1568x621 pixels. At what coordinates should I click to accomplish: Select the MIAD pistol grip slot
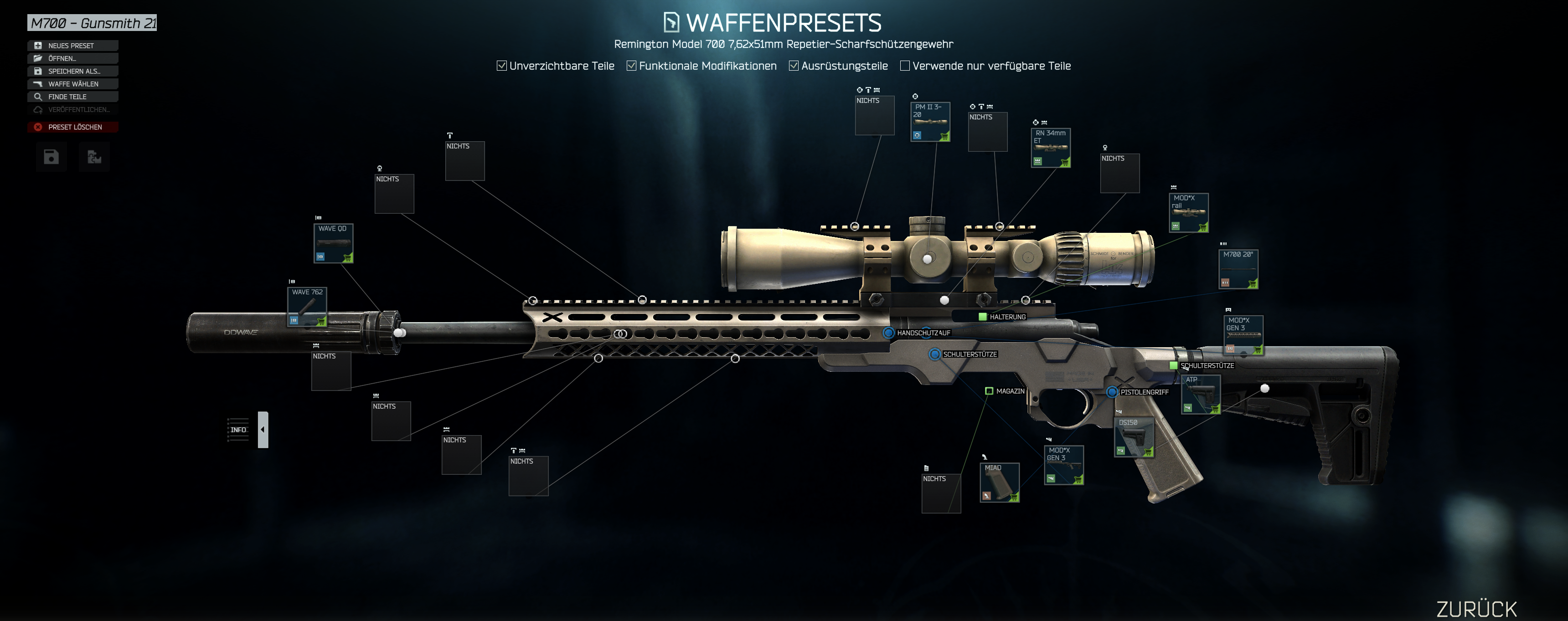point(1000,482)
